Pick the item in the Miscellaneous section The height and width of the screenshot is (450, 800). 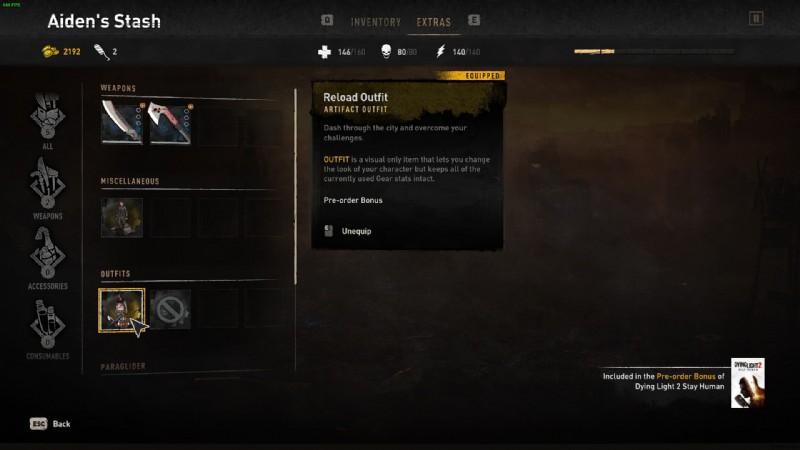(x=122, y=217)
